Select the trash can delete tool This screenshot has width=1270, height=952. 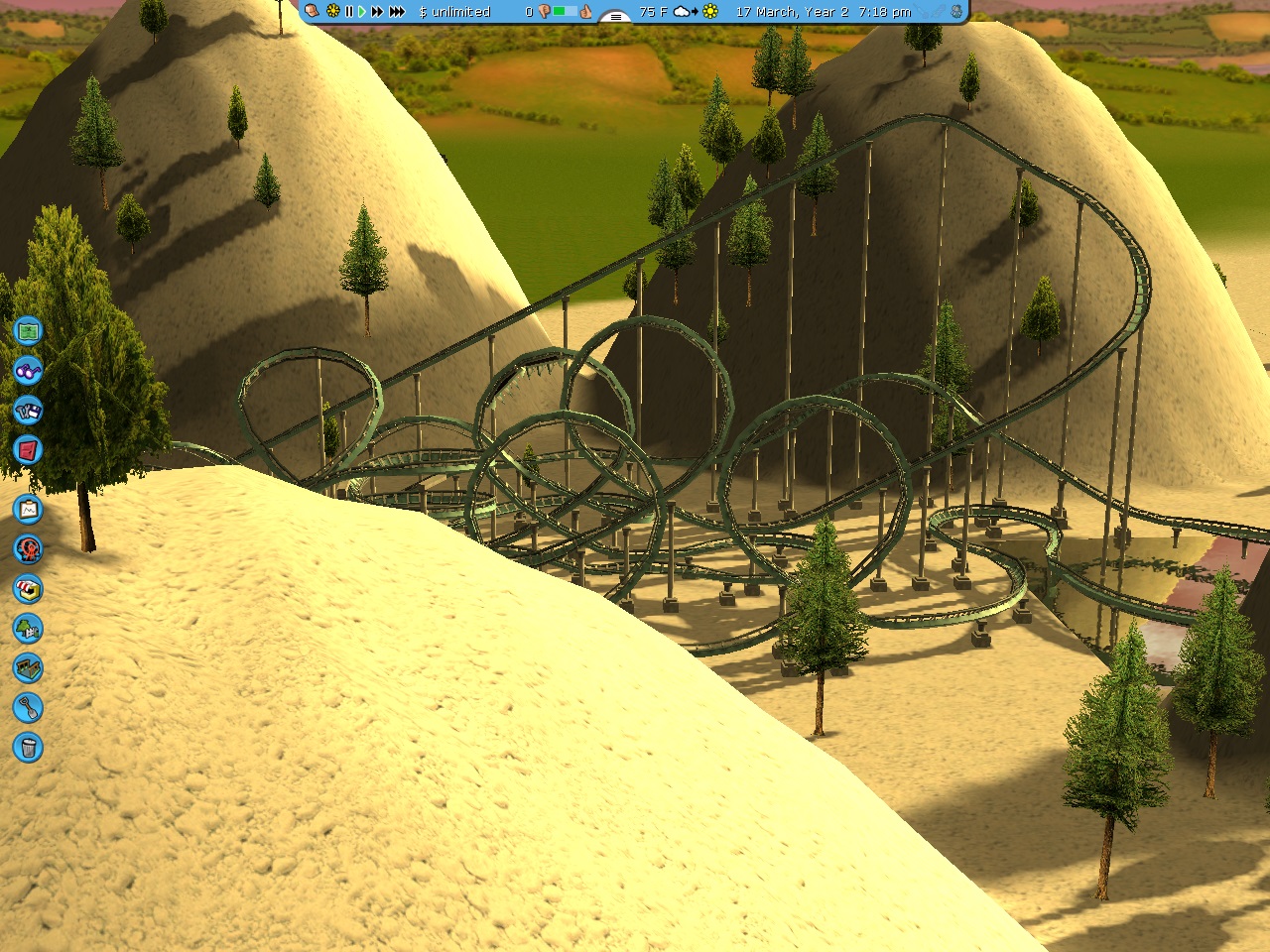click(x=28, y=748)
